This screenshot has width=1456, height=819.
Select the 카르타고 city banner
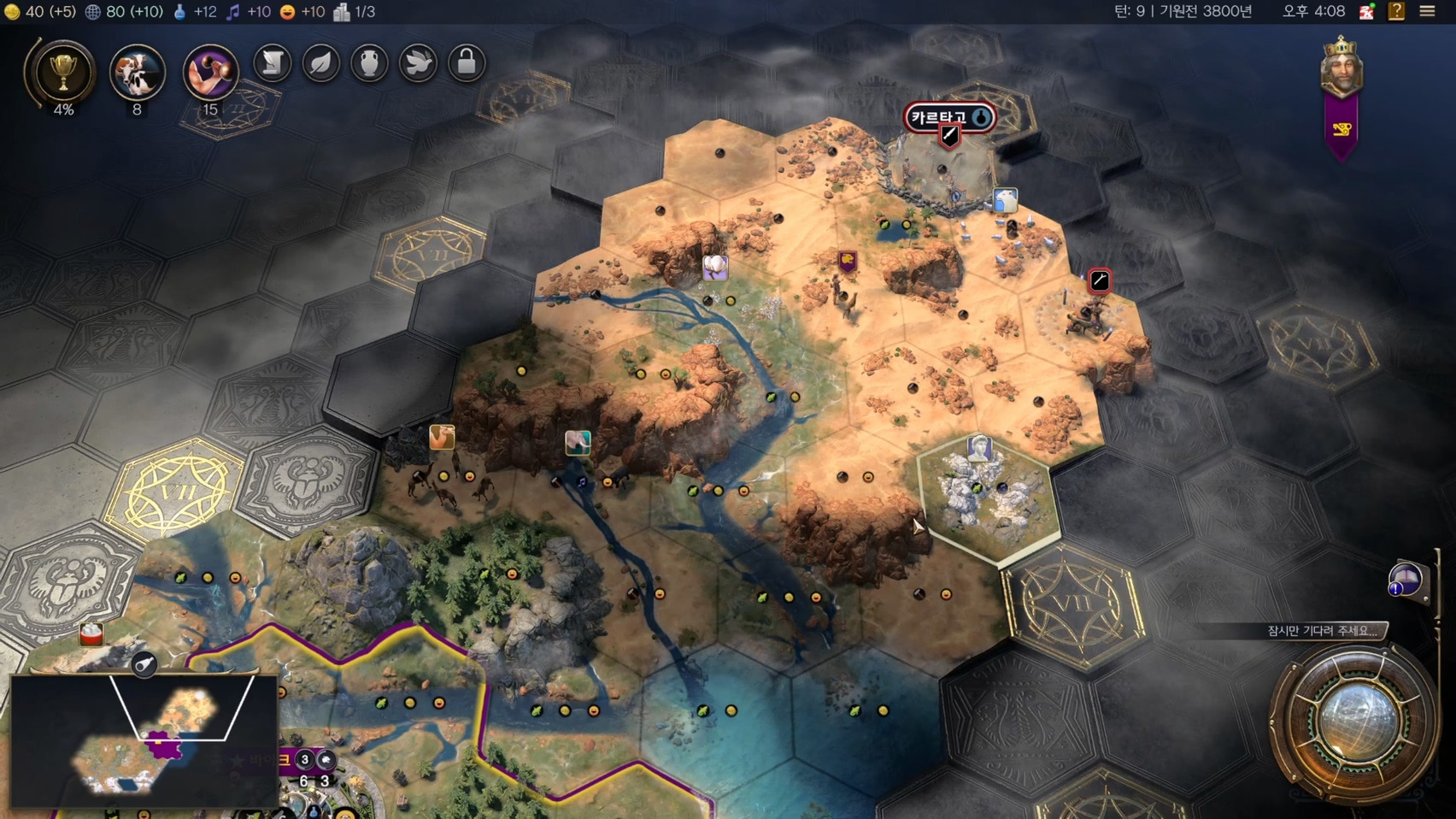click(x=948, y=117)
